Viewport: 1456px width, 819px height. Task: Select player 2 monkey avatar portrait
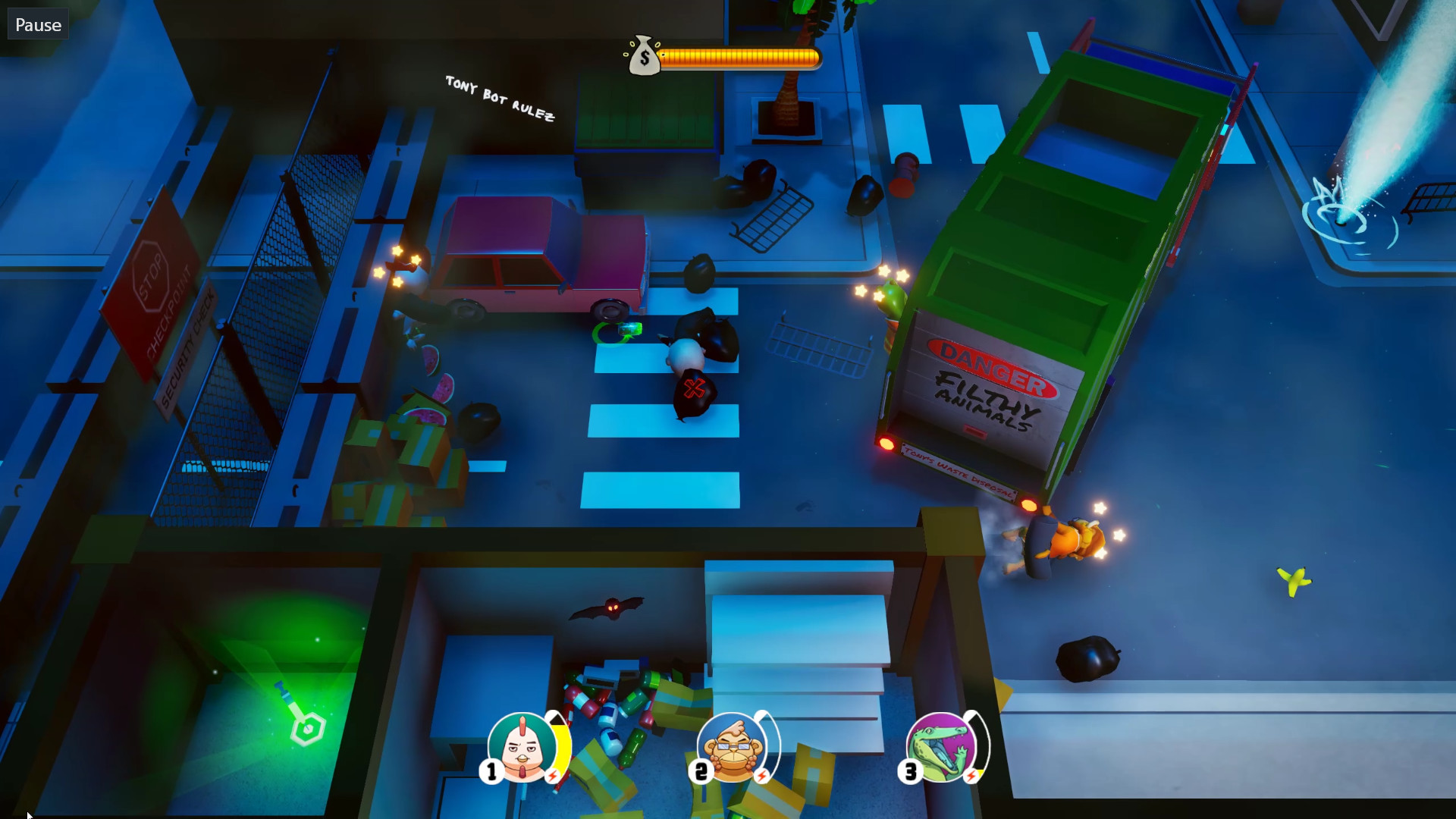click(x=730, y=747)
